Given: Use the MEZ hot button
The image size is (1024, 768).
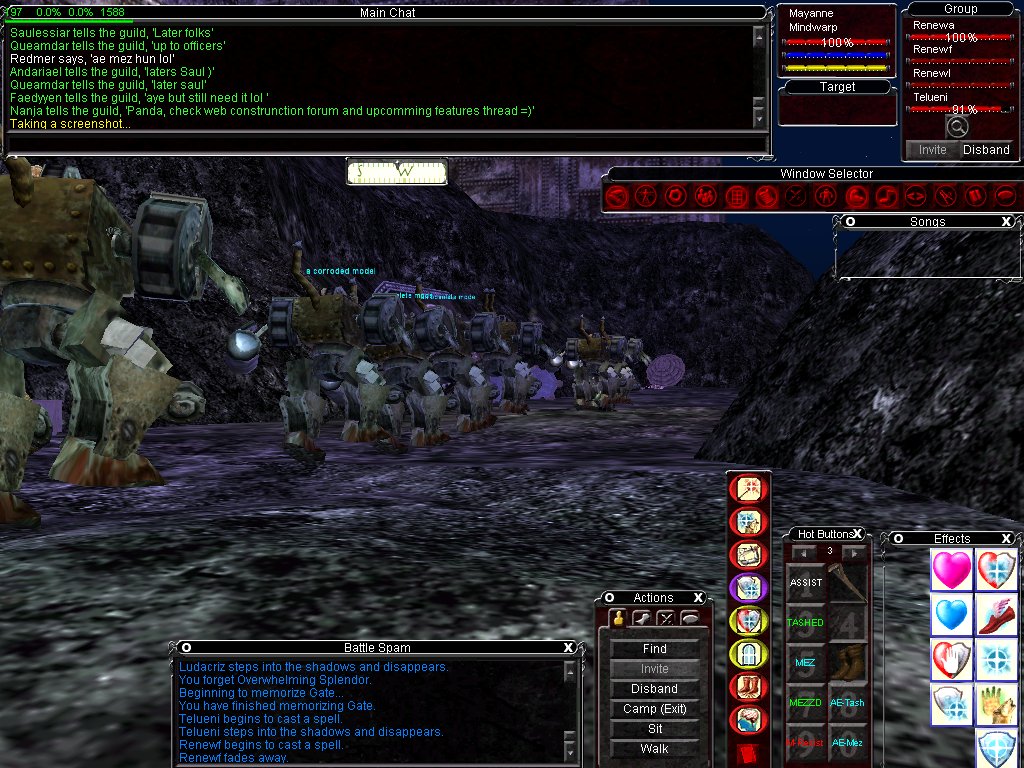Looking at the screenshot, I should [806, 663].
